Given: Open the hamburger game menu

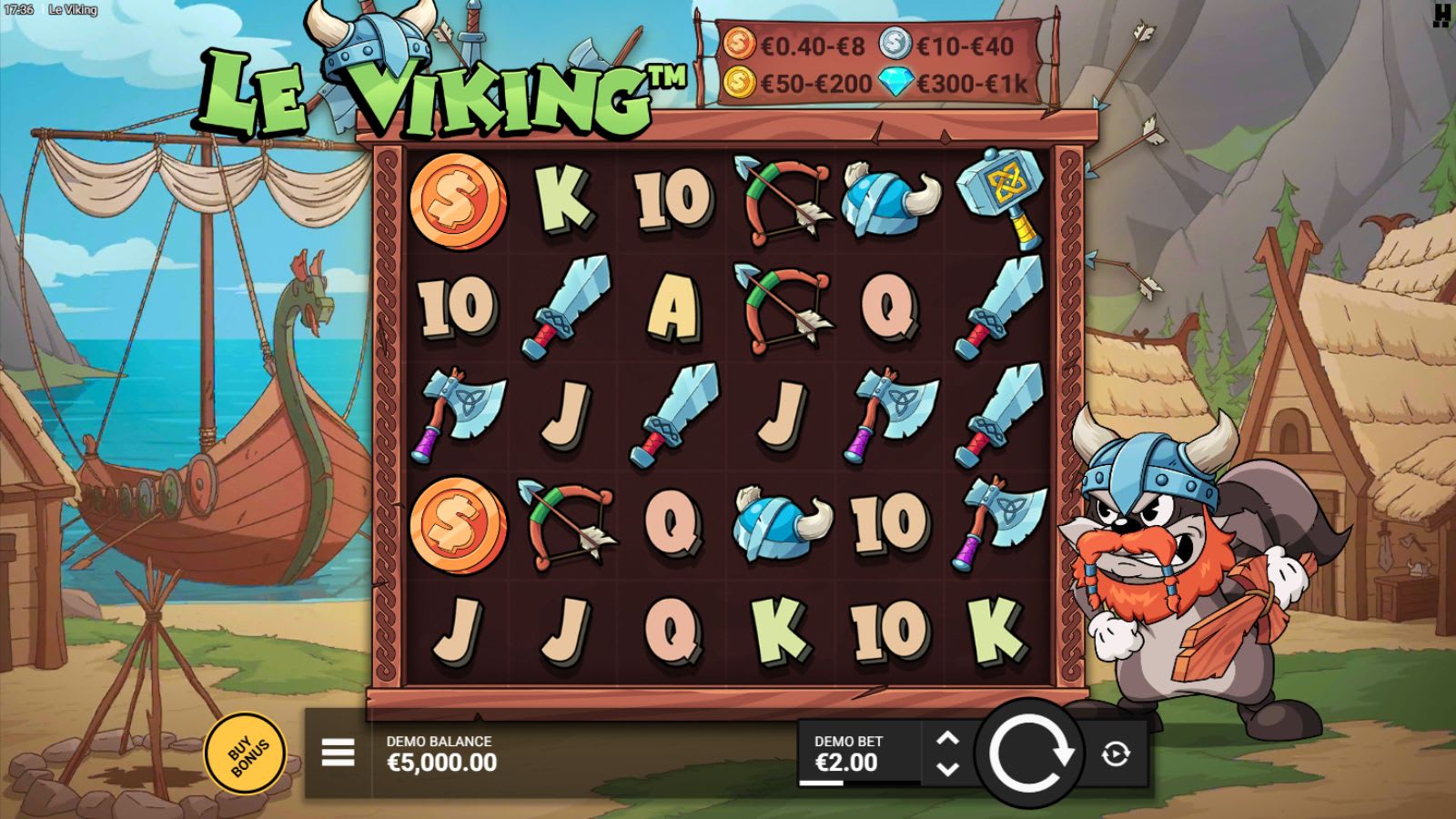Looking at the screenshot, I should tap(338, 753).
